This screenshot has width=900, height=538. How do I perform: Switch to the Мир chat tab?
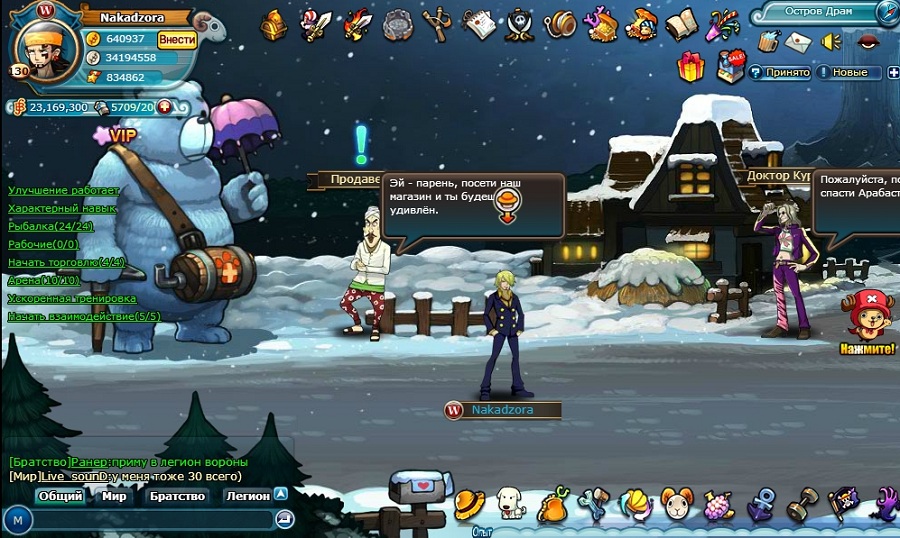pyautogui.click(x=114, y=496)
